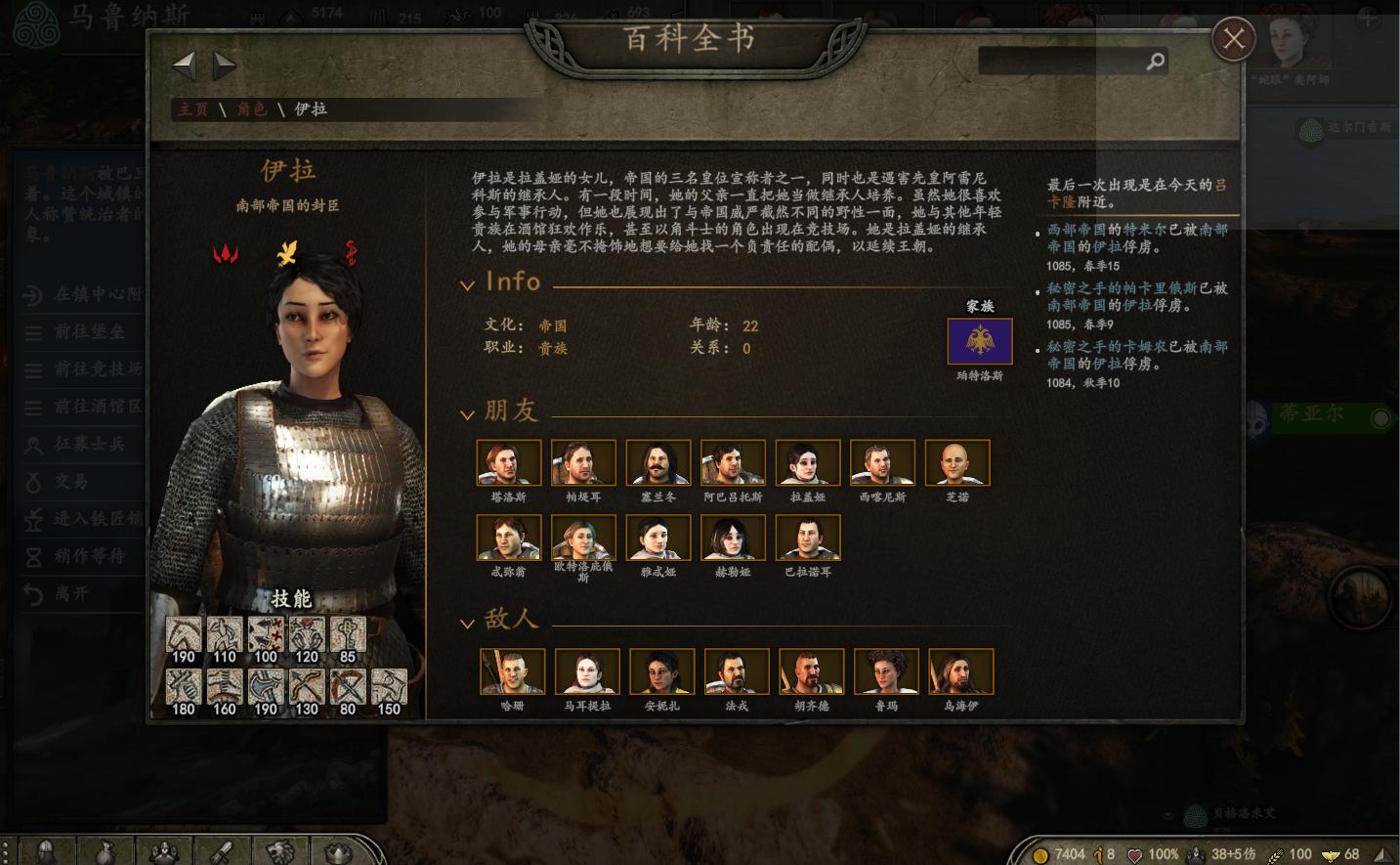Collapse the Info section chevron

(x=467, y=283)
